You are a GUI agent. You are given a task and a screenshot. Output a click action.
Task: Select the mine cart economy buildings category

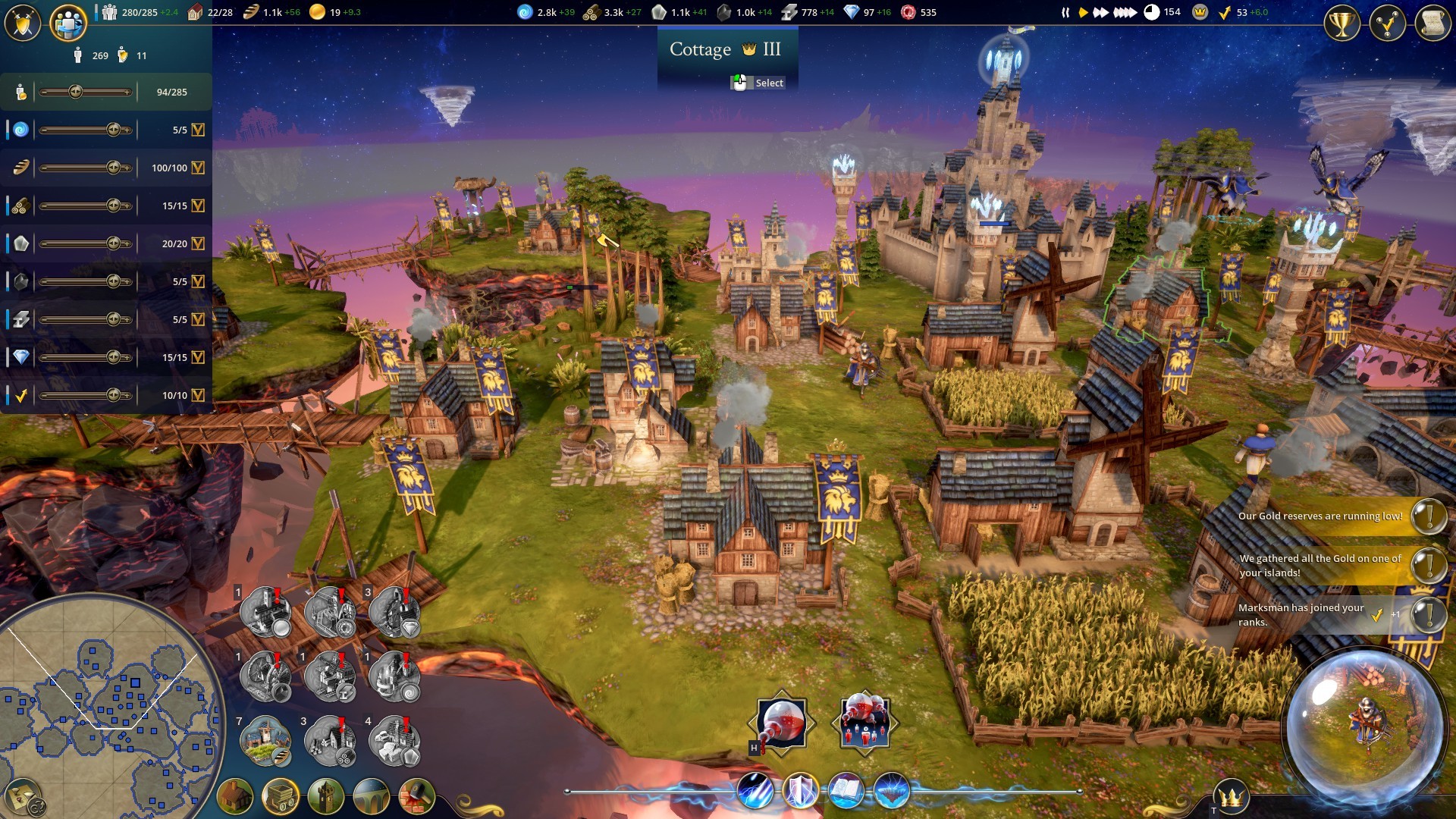281,796
